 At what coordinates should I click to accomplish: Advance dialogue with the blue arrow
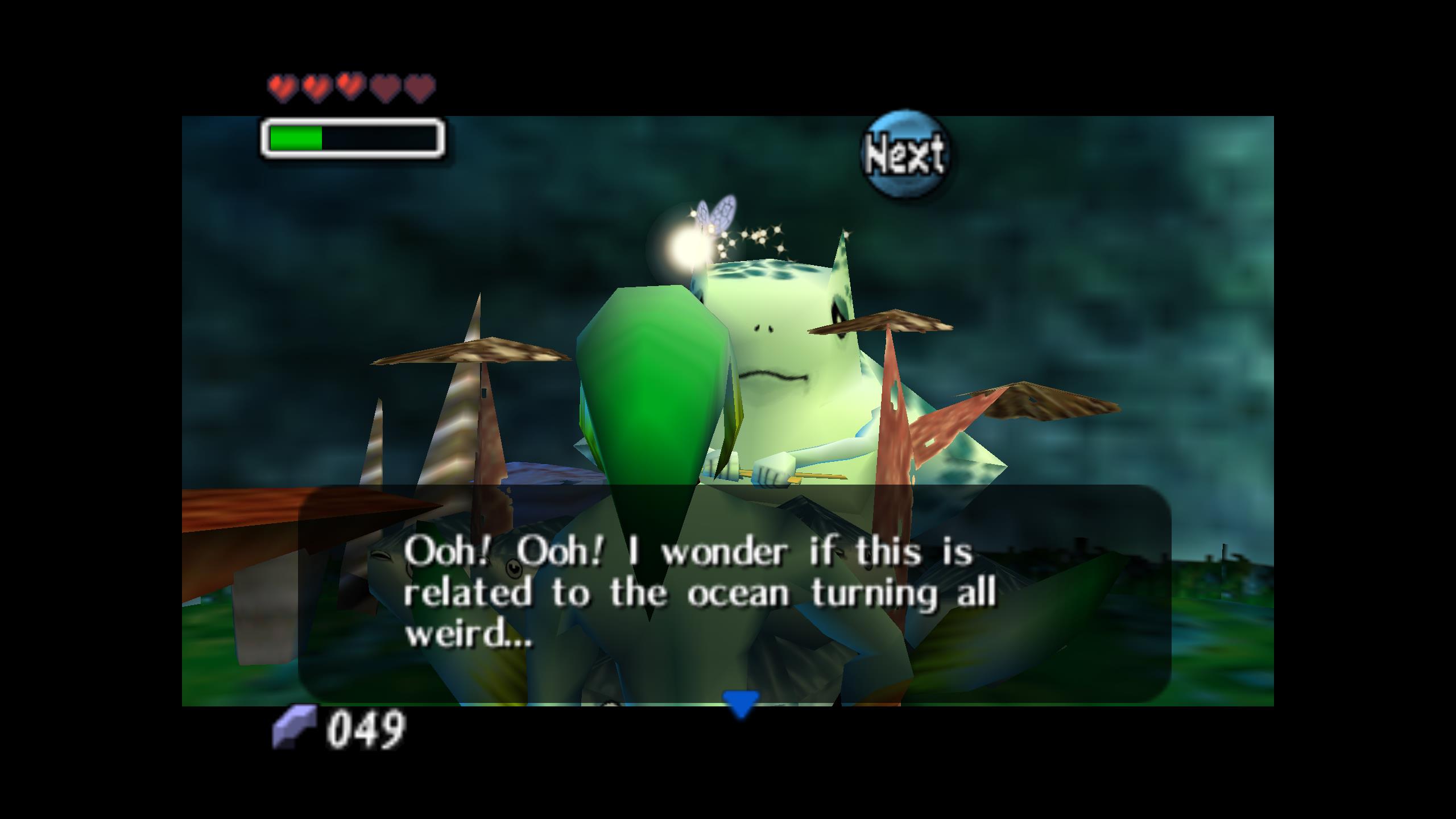pos(740,703)
